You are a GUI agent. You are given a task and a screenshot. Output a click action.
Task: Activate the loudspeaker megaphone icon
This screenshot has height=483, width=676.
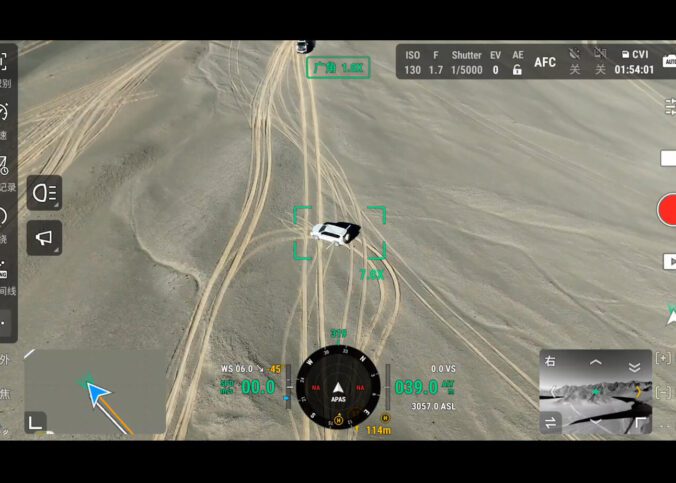click(x=44, y=238)
